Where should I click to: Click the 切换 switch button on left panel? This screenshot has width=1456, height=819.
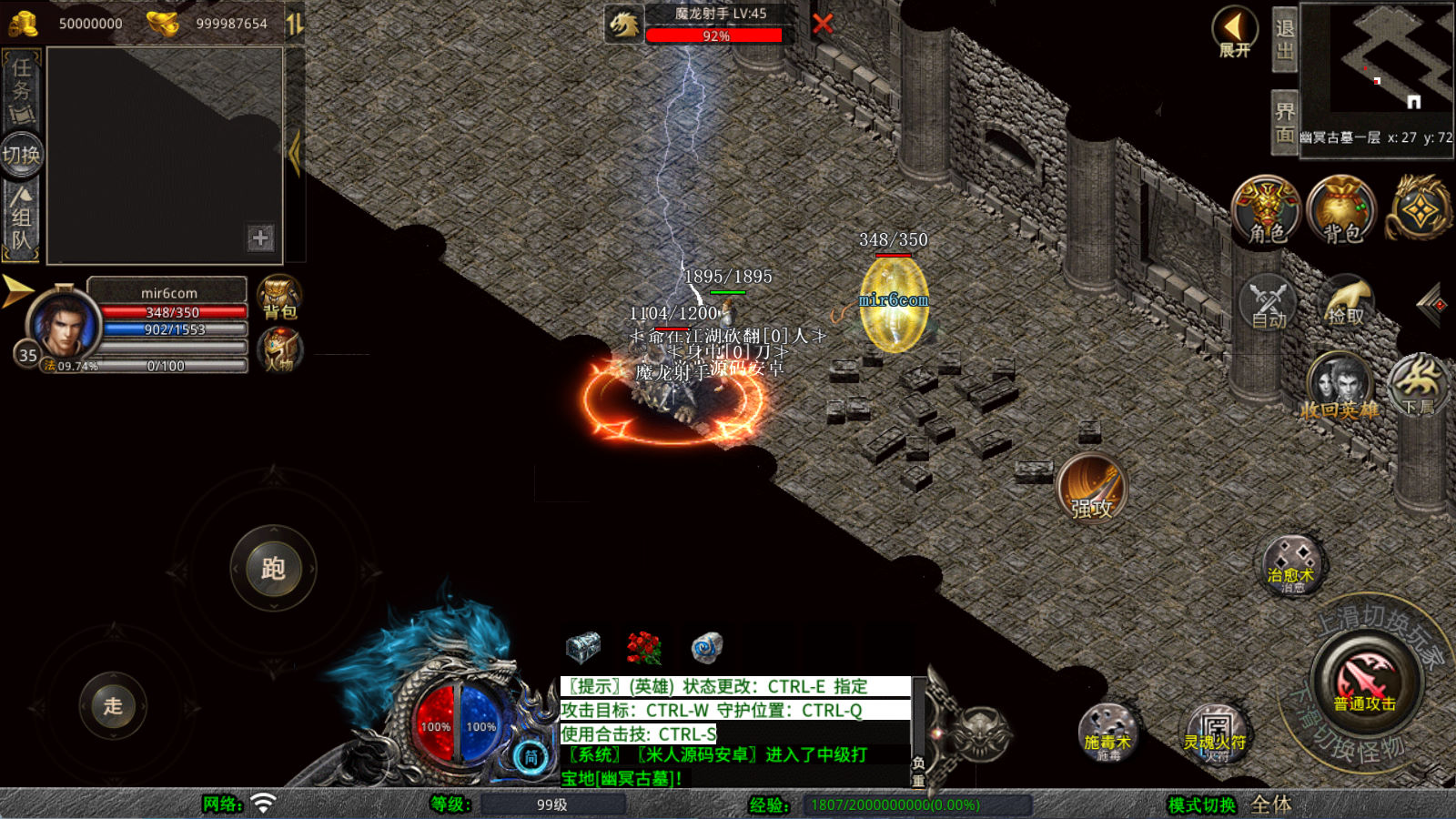(x=21, y=155)
